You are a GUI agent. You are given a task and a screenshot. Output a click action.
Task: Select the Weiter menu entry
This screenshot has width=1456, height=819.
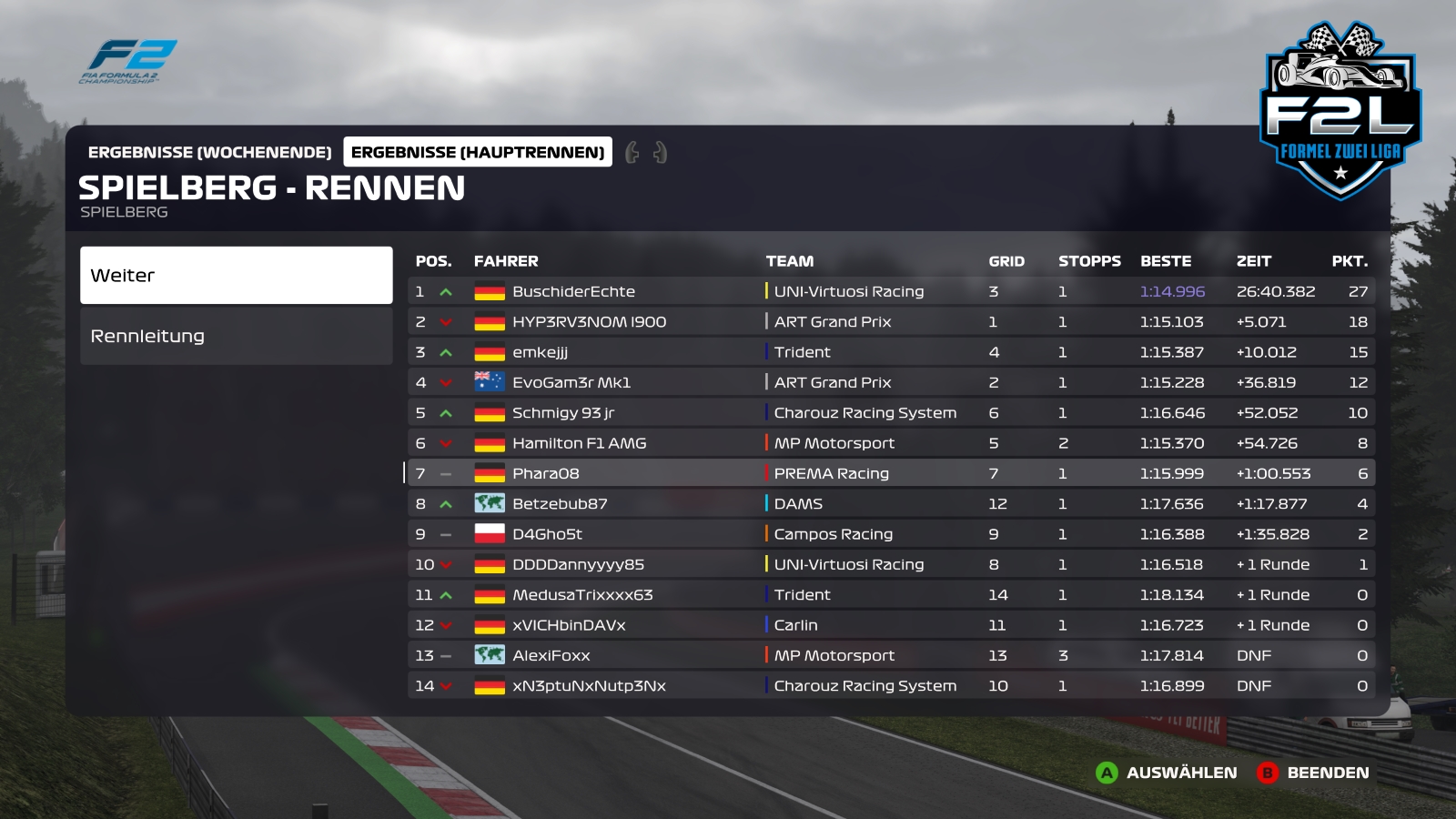point(236,275)
